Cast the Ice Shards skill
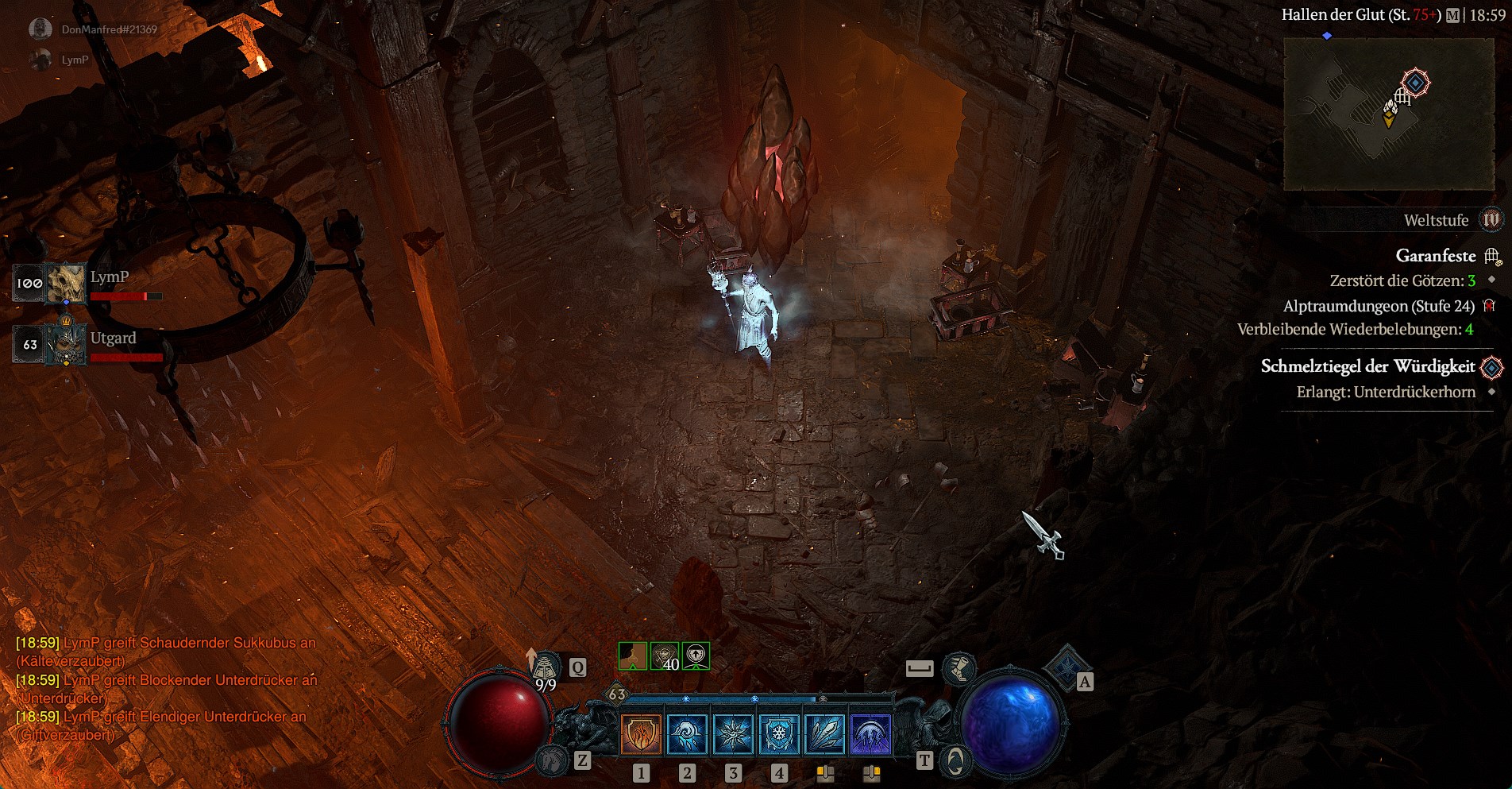 click(x=825, y=733)
